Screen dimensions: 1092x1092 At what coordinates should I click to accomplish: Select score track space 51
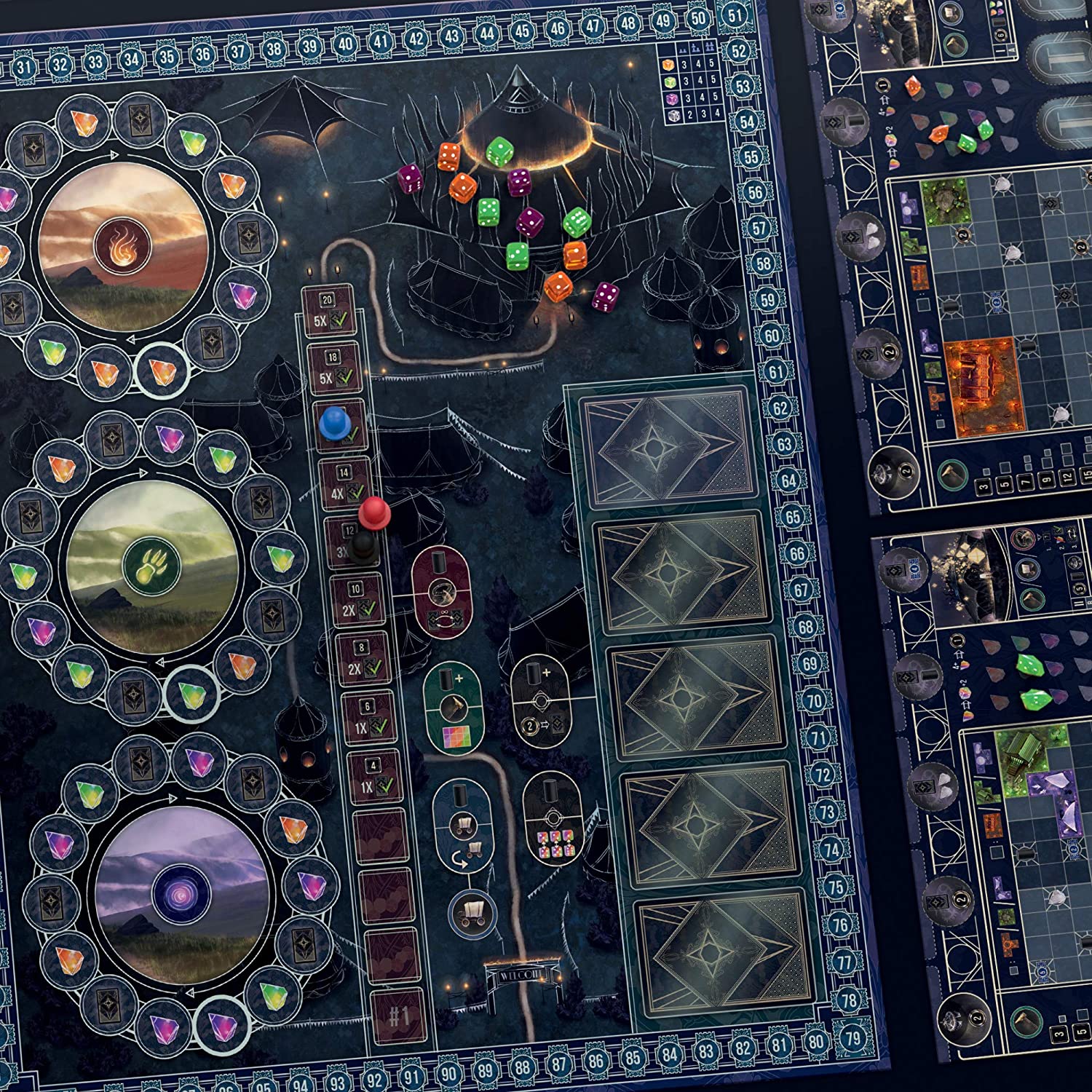(x=735, y=15)
